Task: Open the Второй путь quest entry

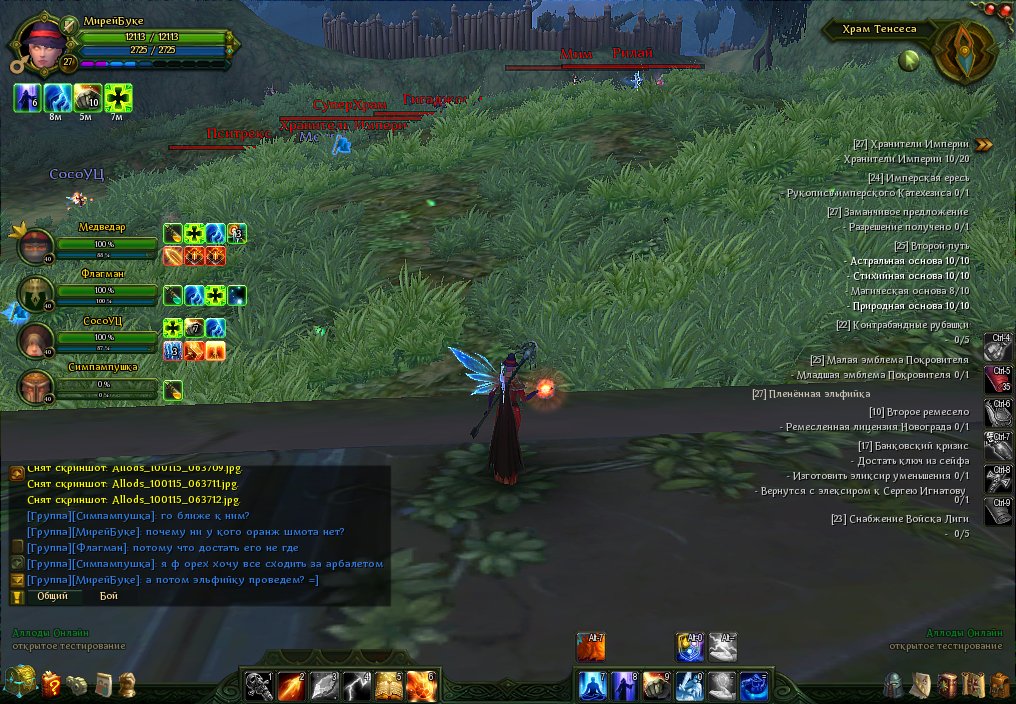Action: coord(931,245)
